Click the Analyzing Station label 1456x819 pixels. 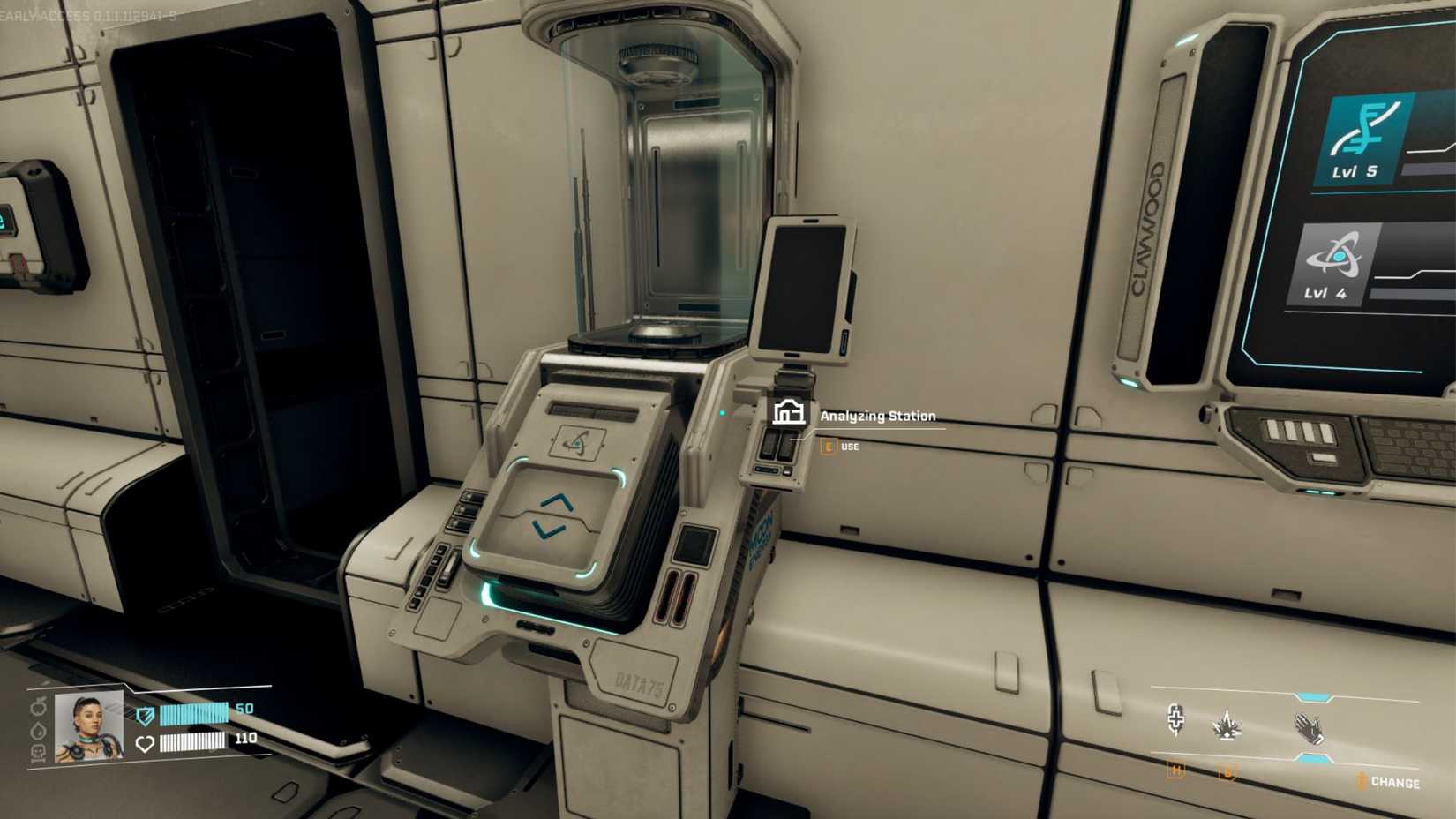pyautogui.click(x=878, y=416)
